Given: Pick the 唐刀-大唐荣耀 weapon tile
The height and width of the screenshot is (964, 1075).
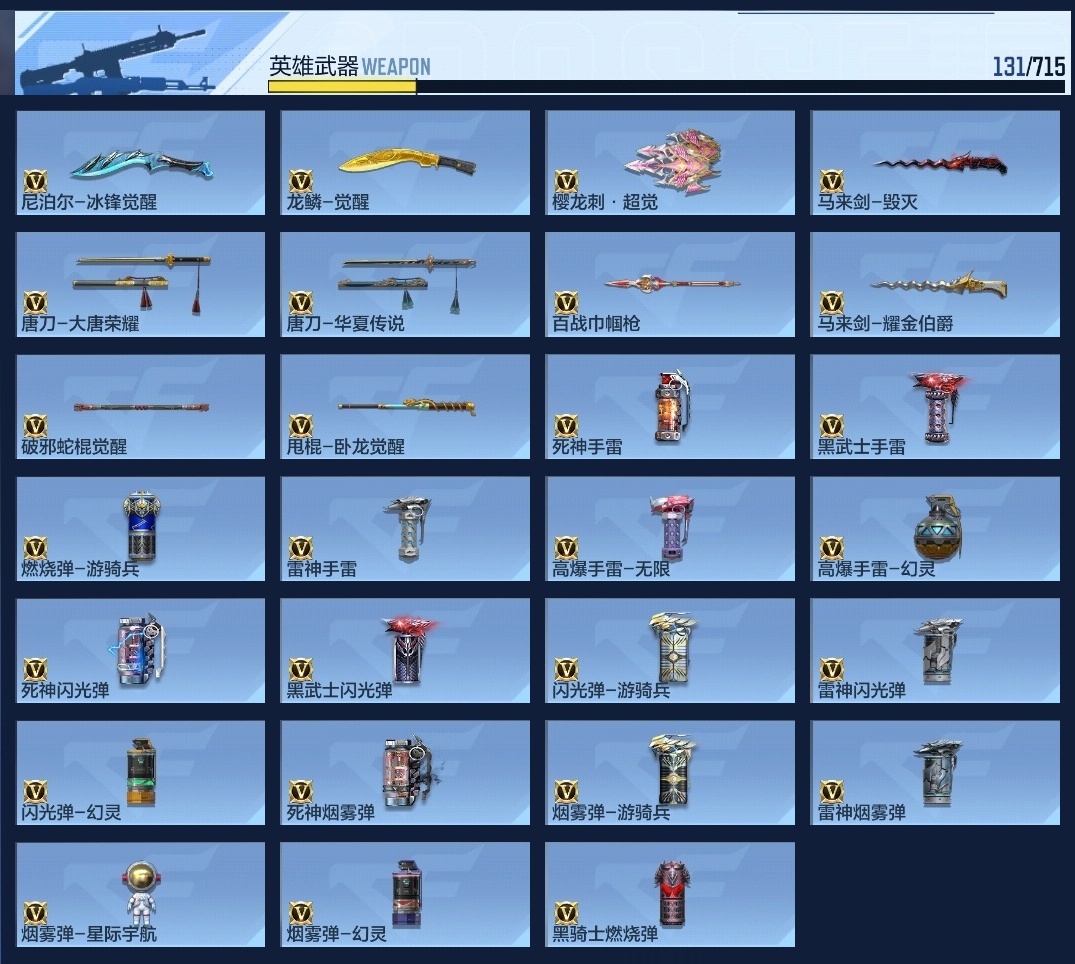Looking at the screenshot, I should click(x=141, y=284).
